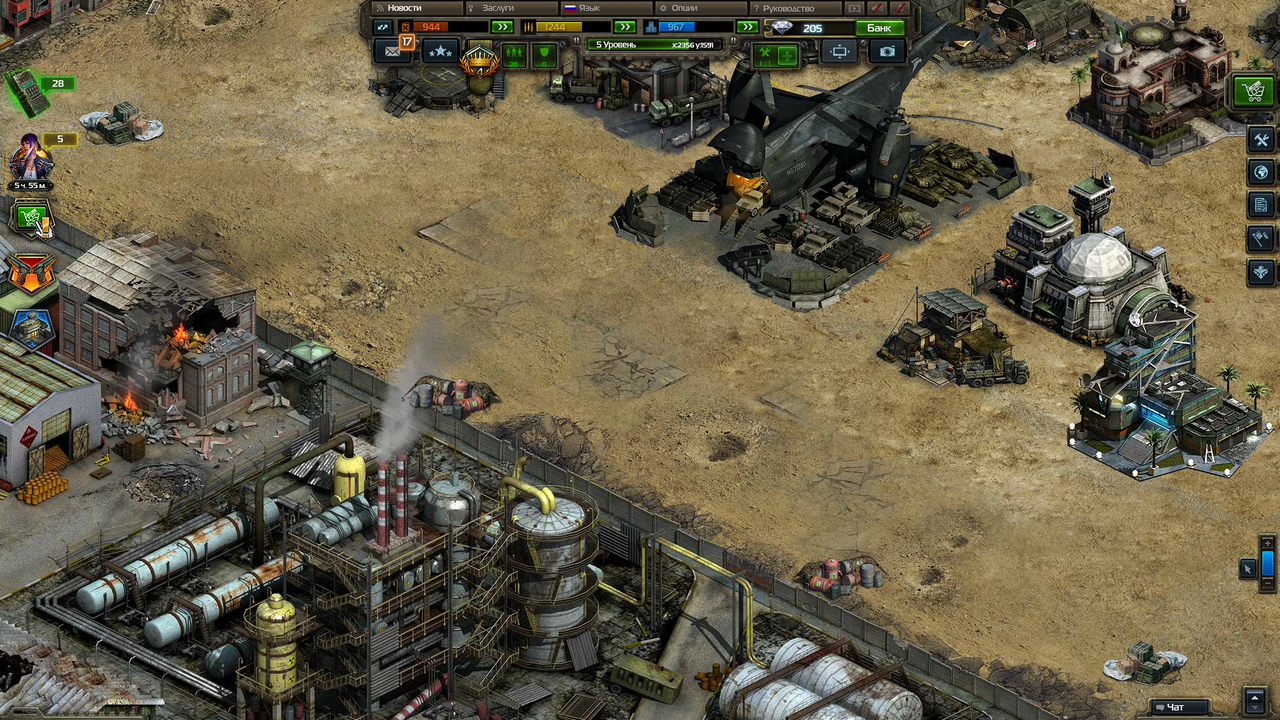Open the green shopping cart store

pyautogui.click(x=1251, y=92)
